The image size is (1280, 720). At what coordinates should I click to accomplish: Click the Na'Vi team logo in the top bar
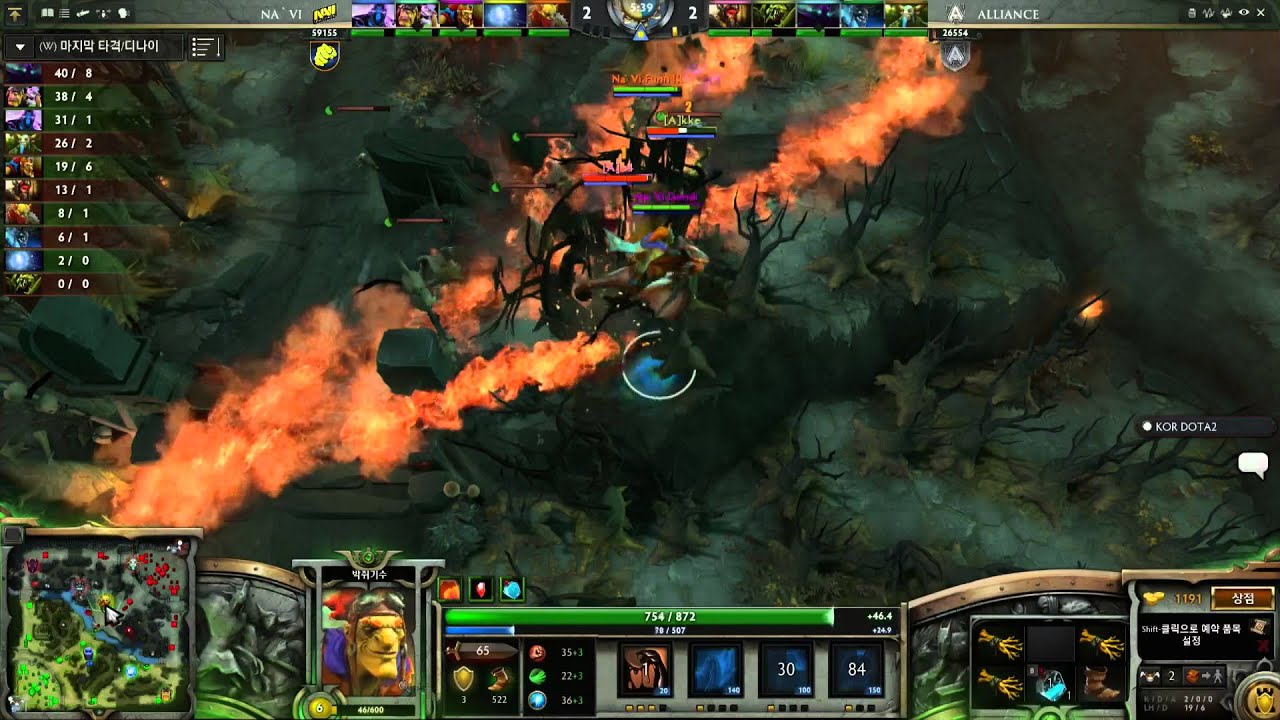point(325,13)
